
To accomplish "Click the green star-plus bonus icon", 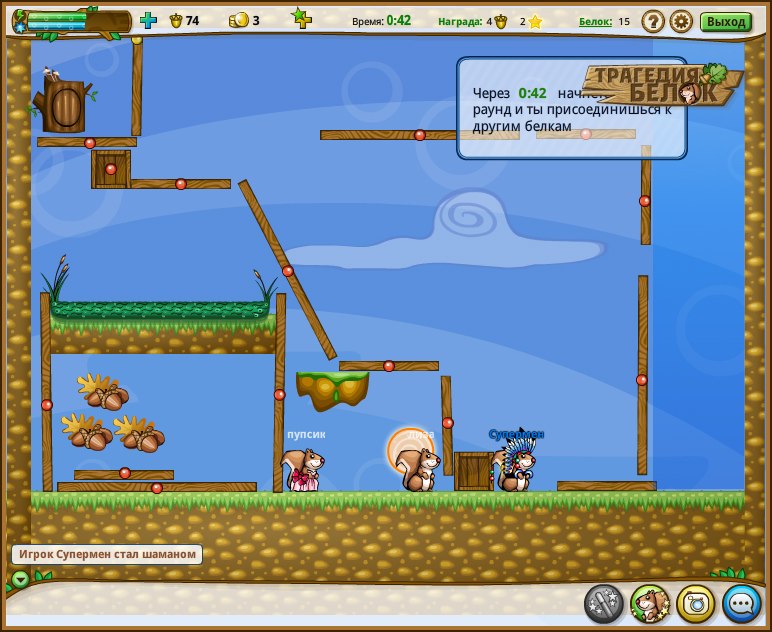I will 300,18.
